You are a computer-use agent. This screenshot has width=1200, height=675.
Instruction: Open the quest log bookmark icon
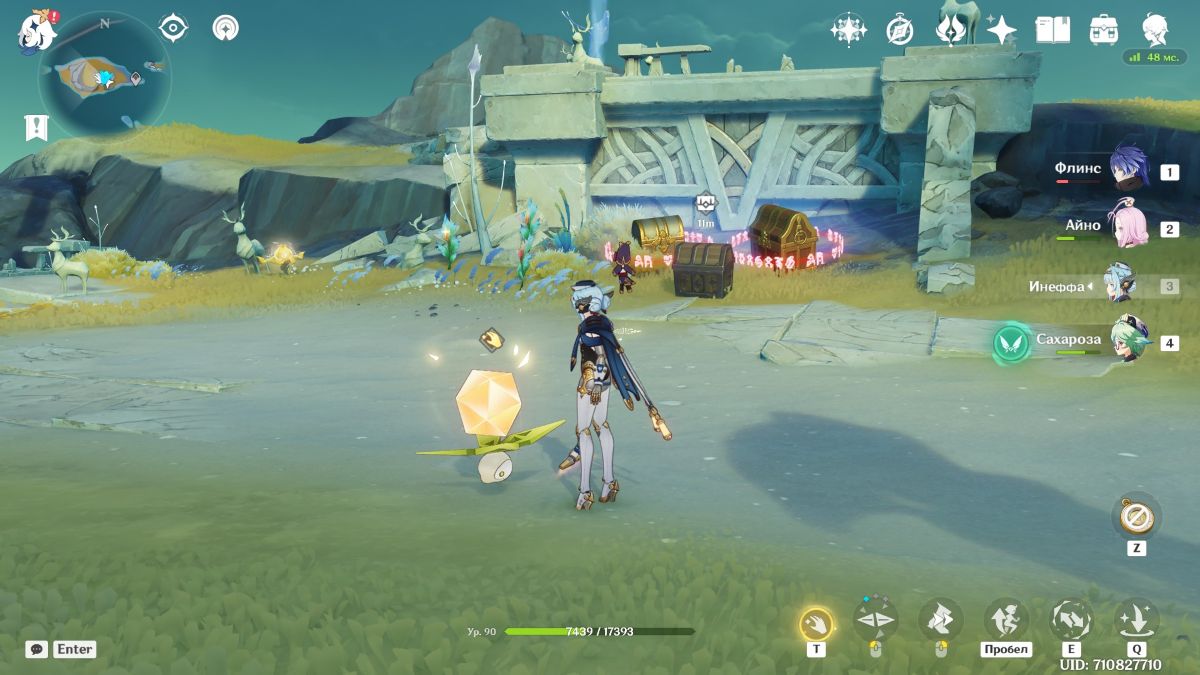37,127
